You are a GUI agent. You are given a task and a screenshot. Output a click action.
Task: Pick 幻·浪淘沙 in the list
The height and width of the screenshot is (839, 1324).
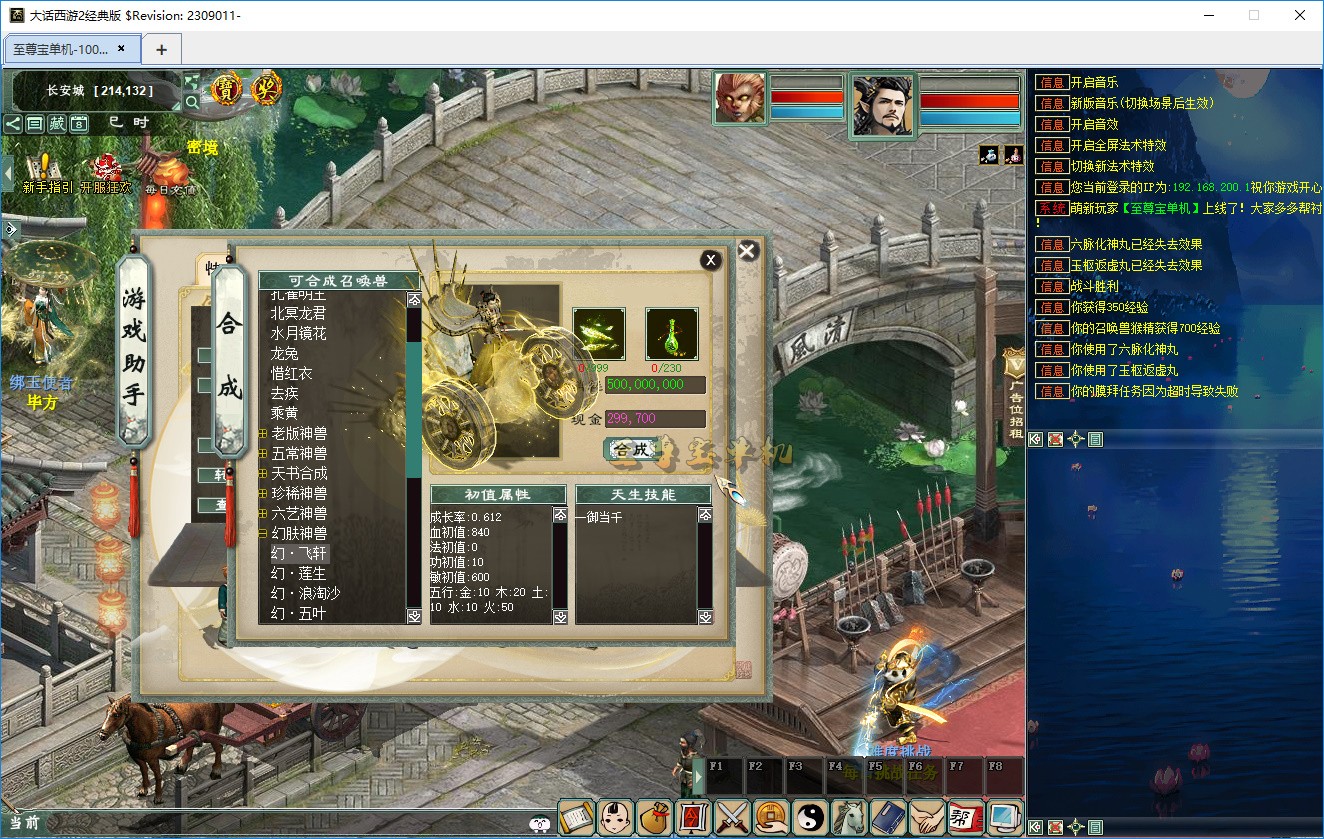pyautogui.click(x=305, y=593)
